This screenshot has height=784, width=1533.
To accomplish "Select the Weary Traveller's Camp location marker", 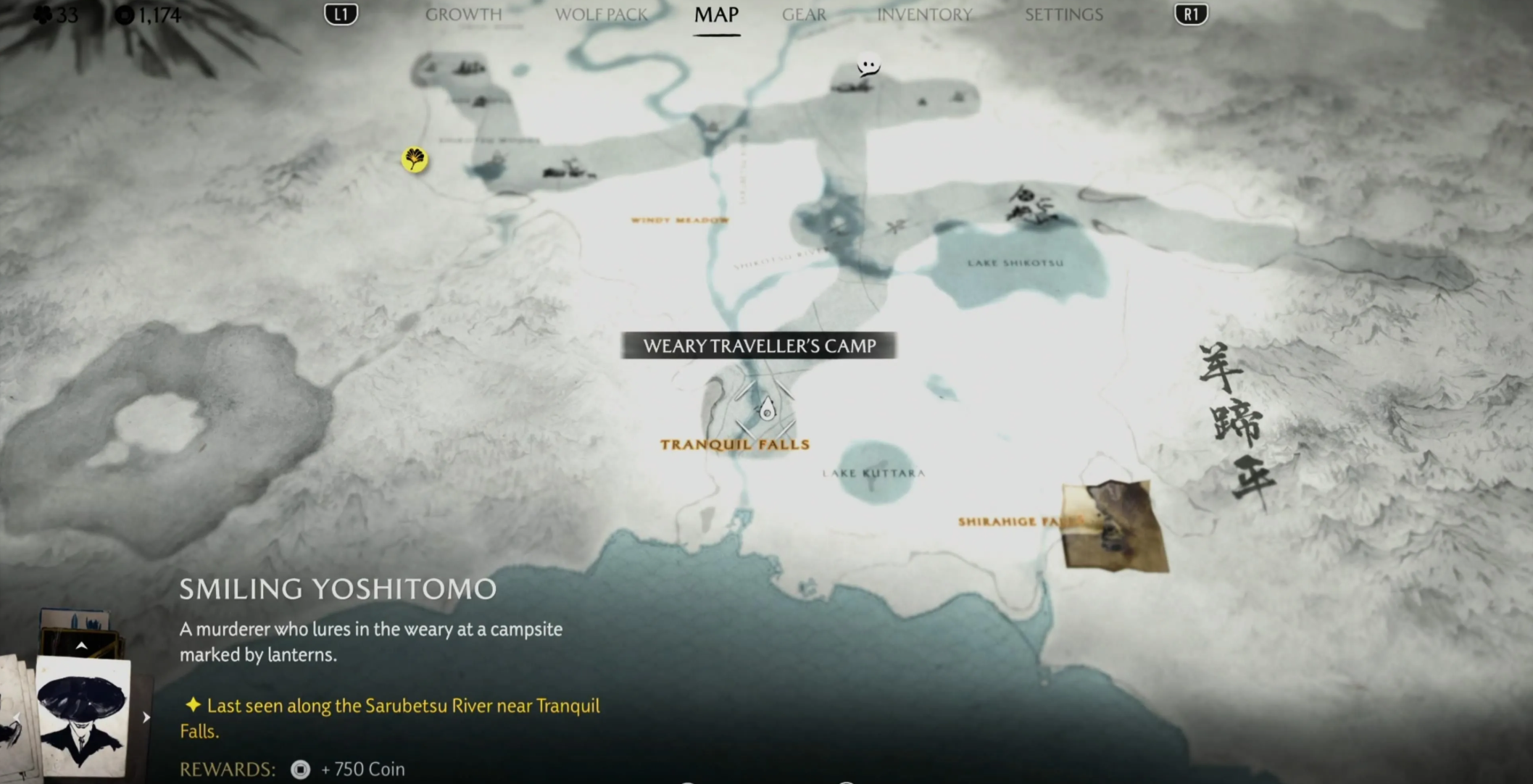I will [x=767, y=409].
